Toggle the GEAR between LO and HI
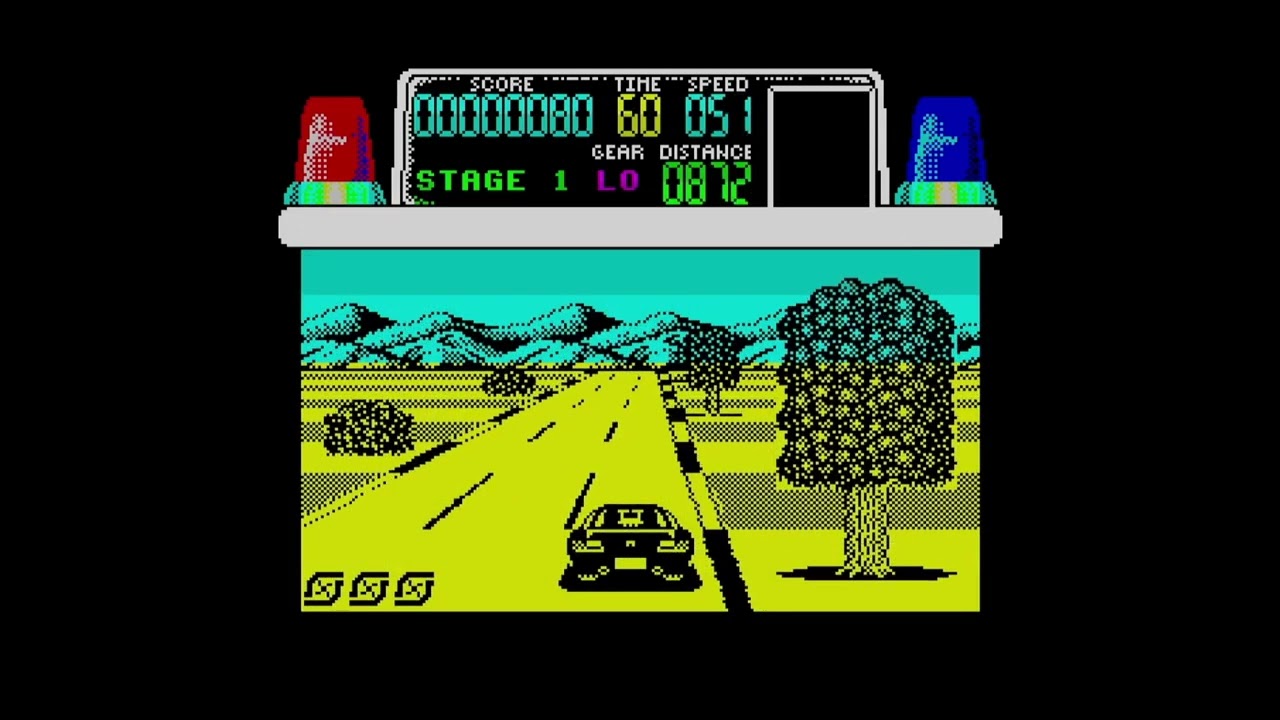Screen dimensions: 1280x720 tap(619, 181)
